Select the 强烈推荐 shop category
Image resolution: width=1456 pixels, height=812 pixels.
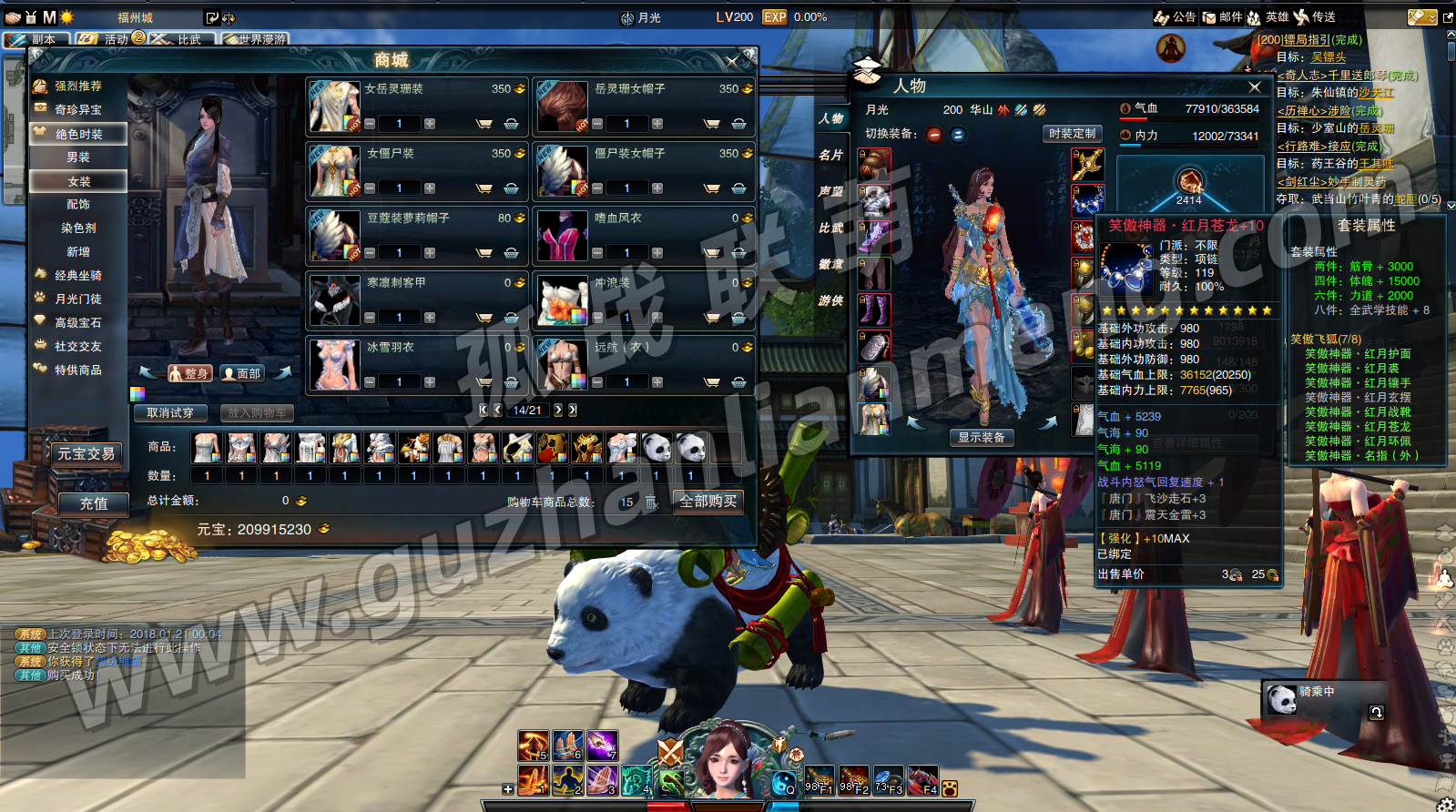pyautogui.click(x=77, y=86)
